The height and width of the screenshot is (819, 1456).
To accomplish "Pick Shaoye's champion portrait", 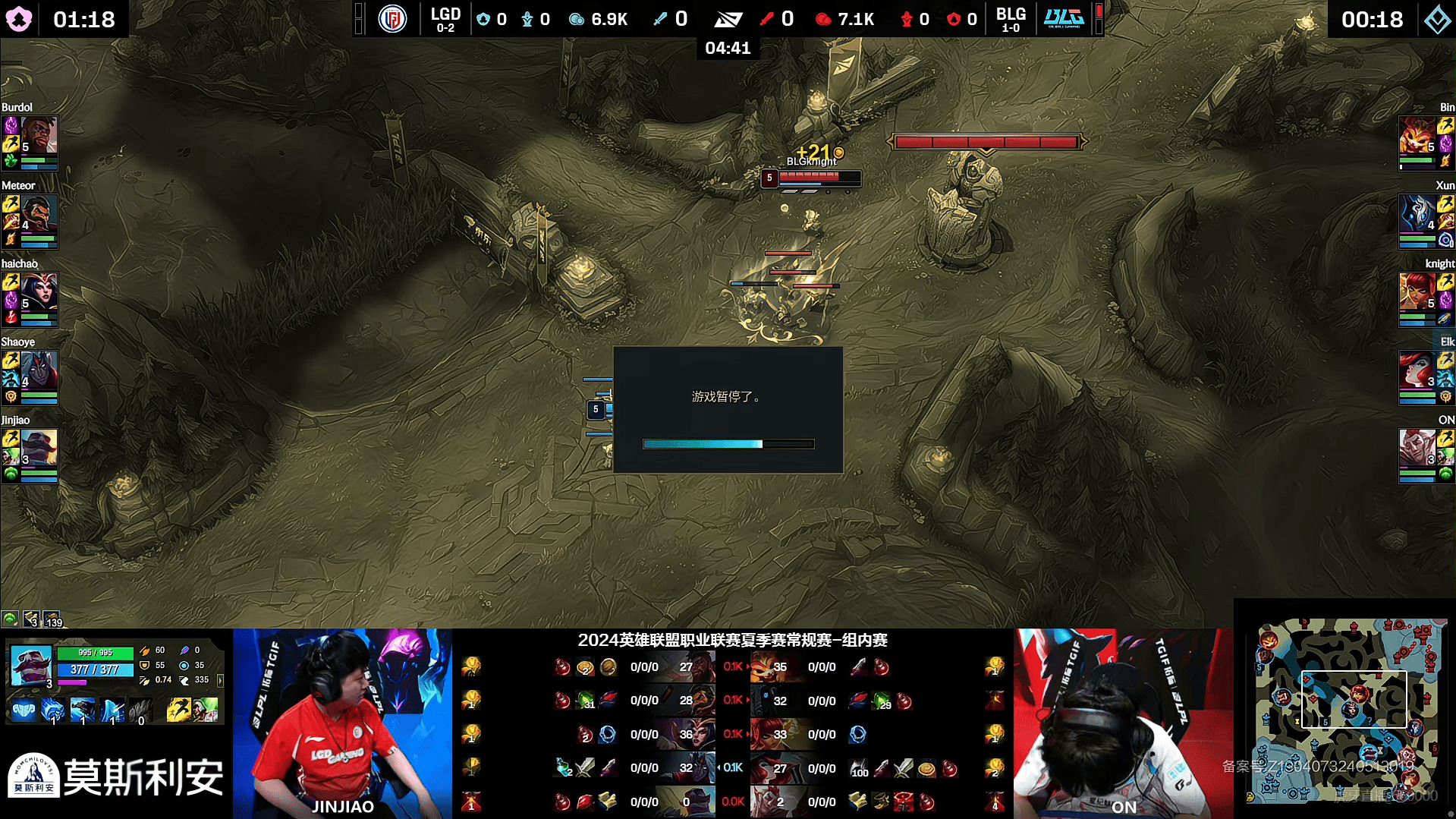I will (x=39, y=370).
